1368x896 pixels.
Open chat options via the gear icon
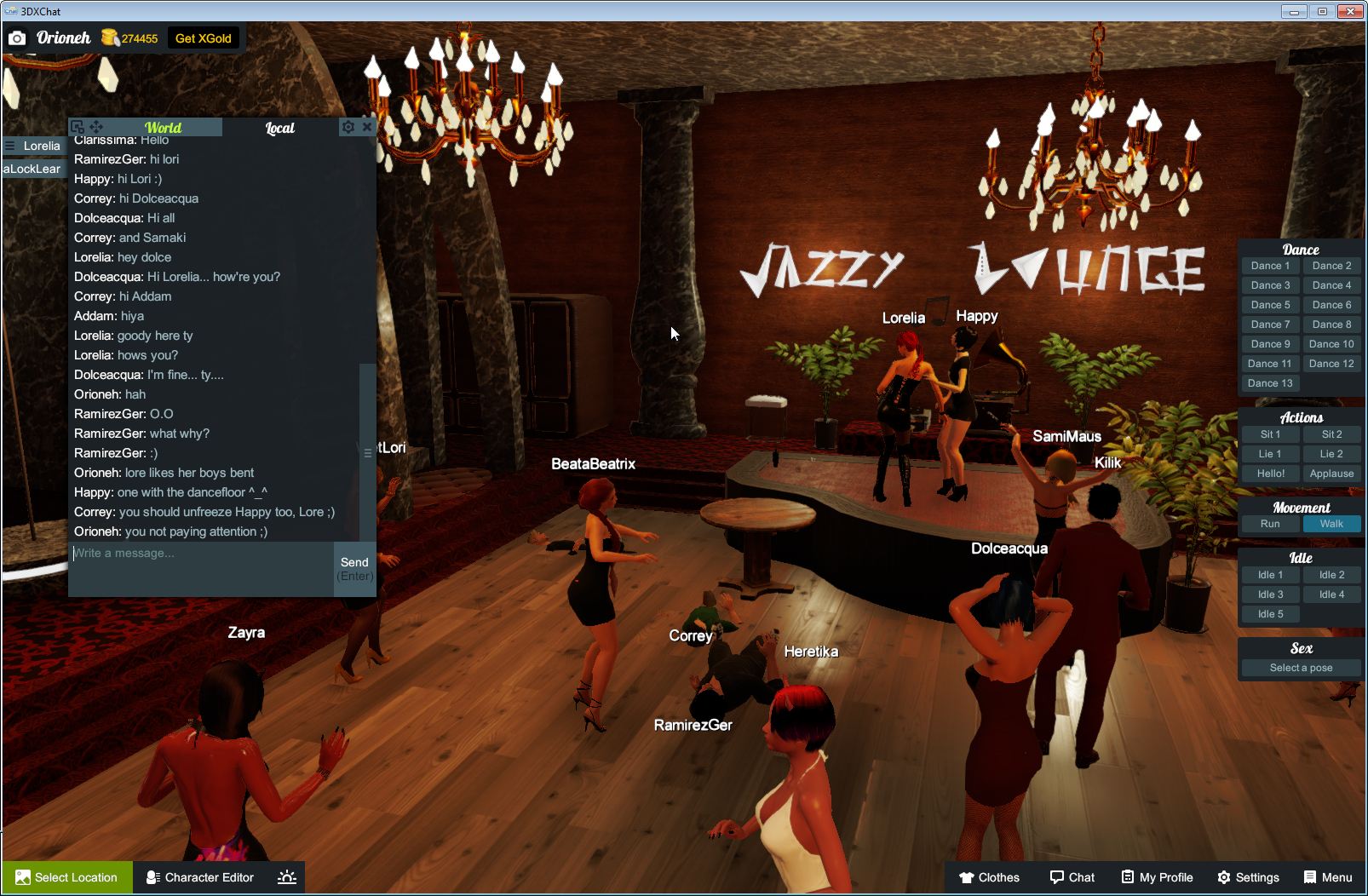point(348,126)
